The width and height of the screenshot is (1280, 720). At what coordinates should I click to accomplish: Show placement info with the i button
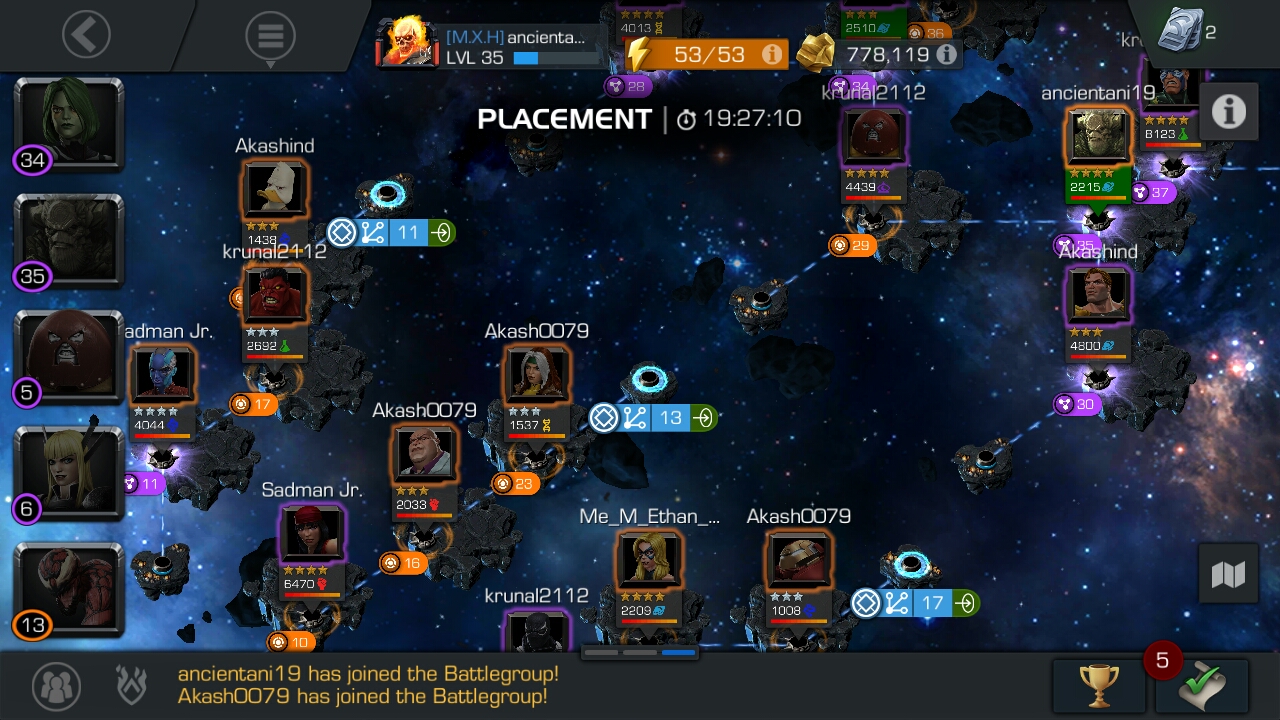[x=1228, y=112]
